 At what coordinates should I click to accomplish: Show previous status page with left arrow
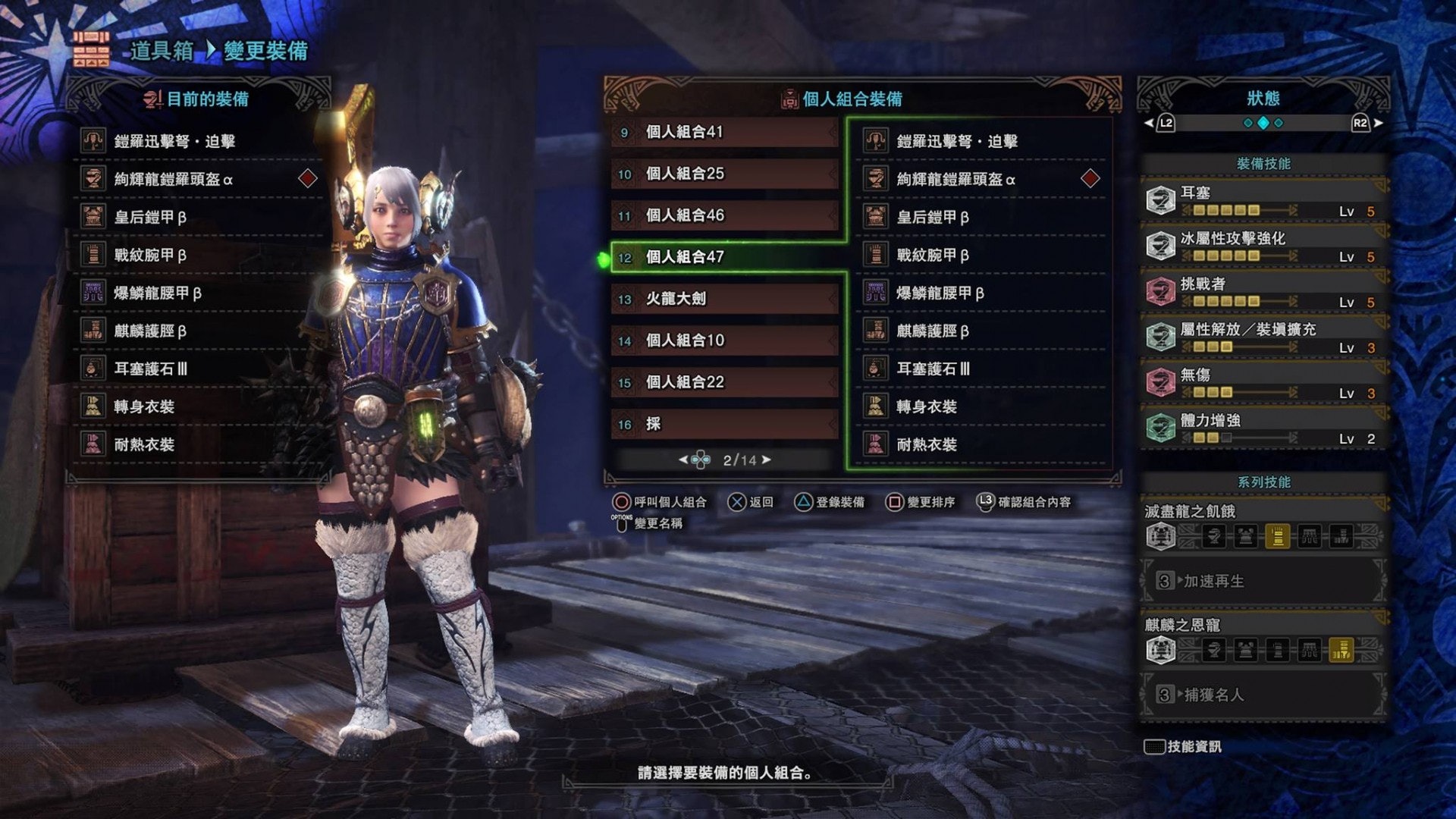(1149, 123)
